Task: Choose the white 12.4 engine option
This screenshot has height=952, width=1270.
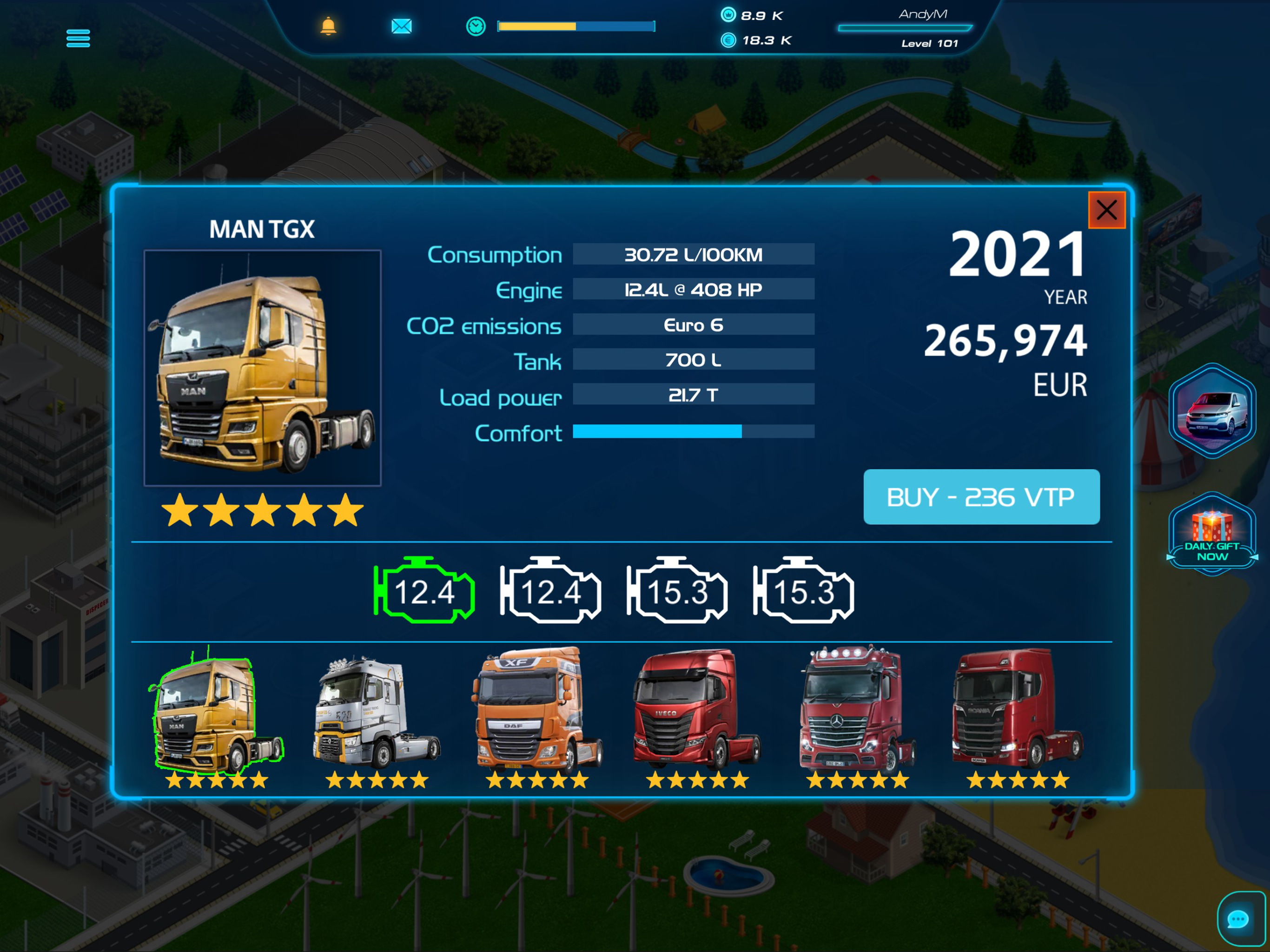Action: (550, 591)
